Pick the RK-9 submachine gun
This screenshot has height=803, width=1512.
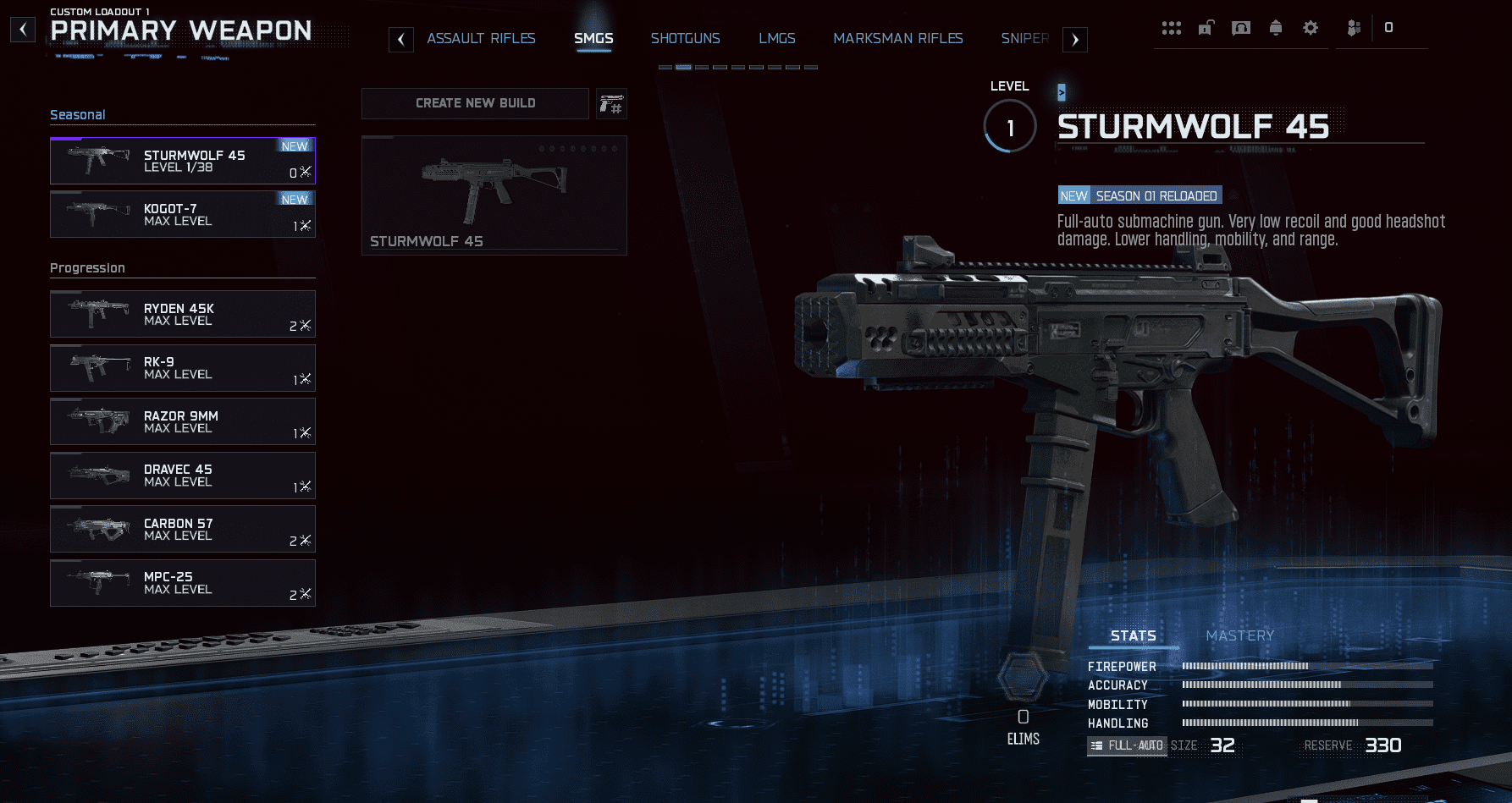(182, 368)
